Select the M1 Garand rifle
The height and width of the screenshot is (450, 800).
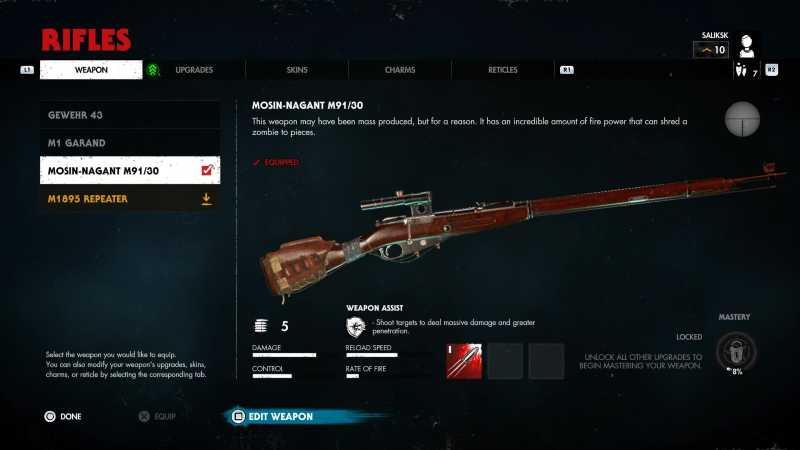tap(130, 143)
